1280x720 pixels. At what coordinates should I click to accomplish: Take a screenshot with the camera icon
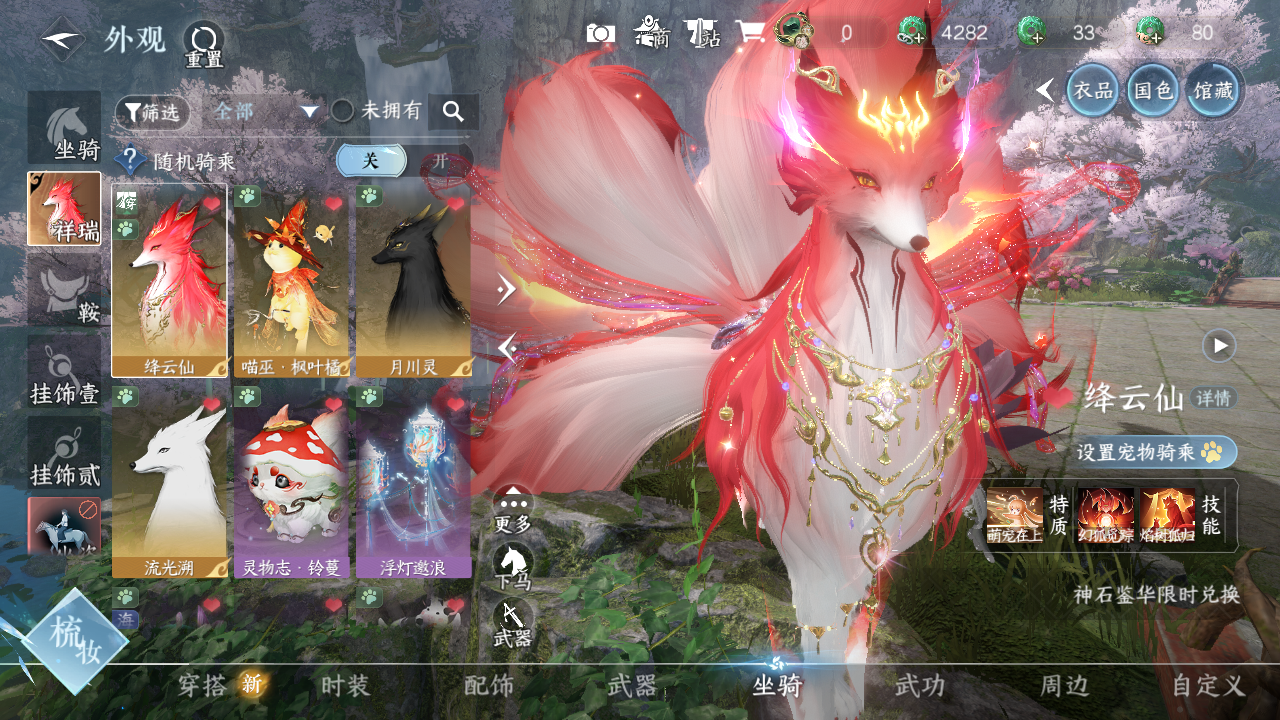600,33
